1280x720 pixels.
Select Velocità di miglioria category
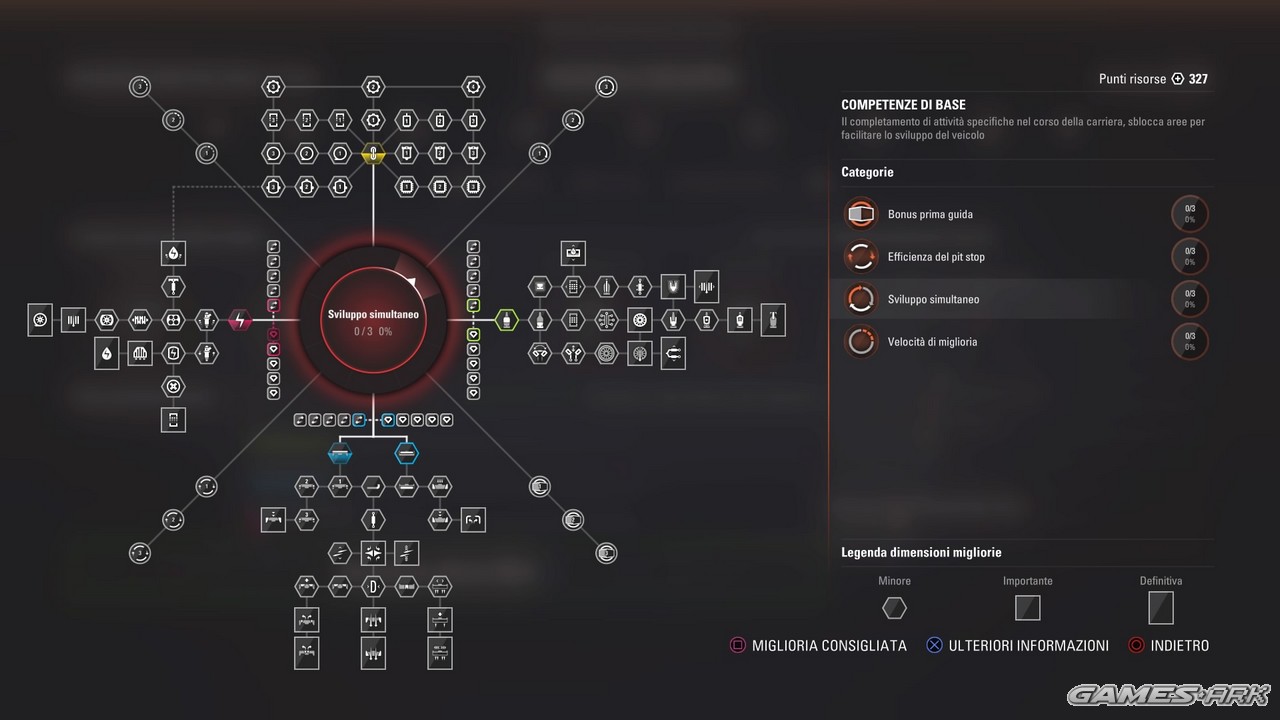coord(932,342)
